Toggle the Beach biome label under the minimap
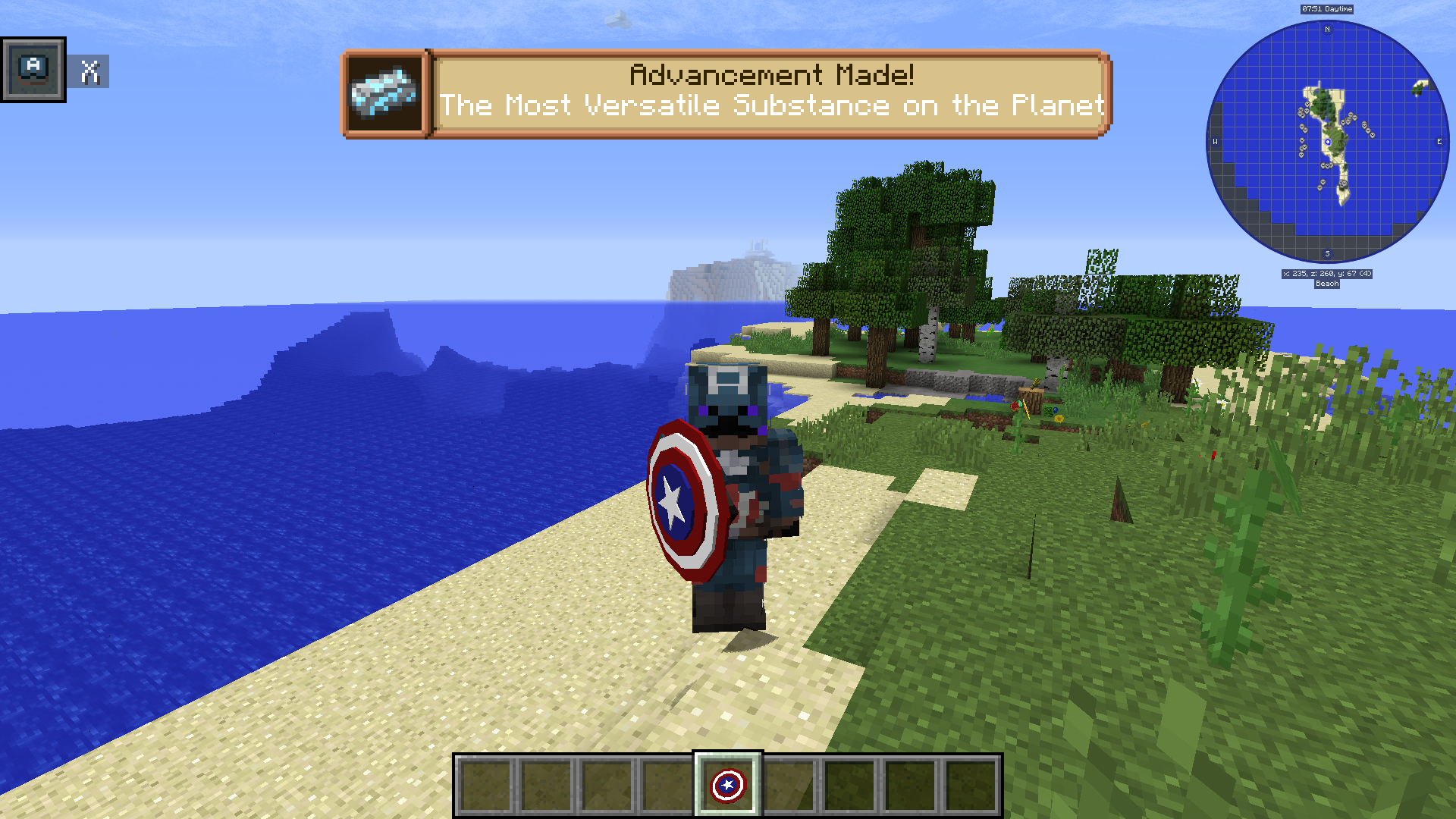Image resolution: width=1456 pixels, height=819 pixels. click(x=1326, y=284)
